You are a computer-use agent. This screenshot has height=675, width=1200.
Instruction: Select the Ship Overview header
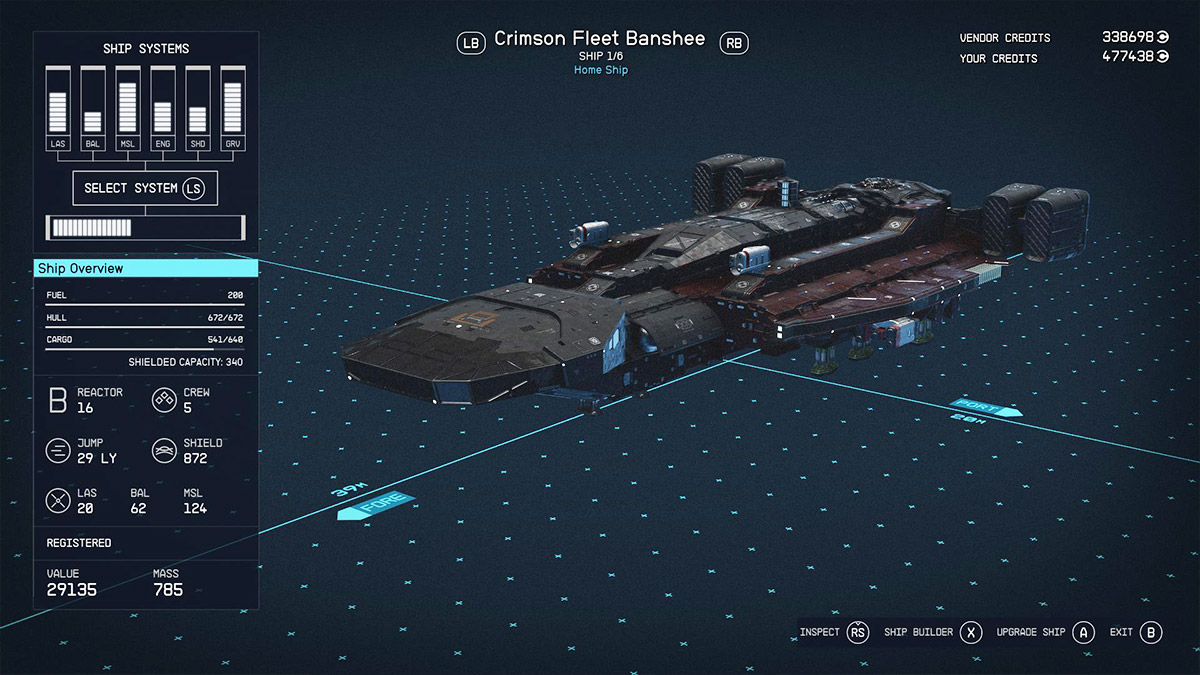pos(146,268)
